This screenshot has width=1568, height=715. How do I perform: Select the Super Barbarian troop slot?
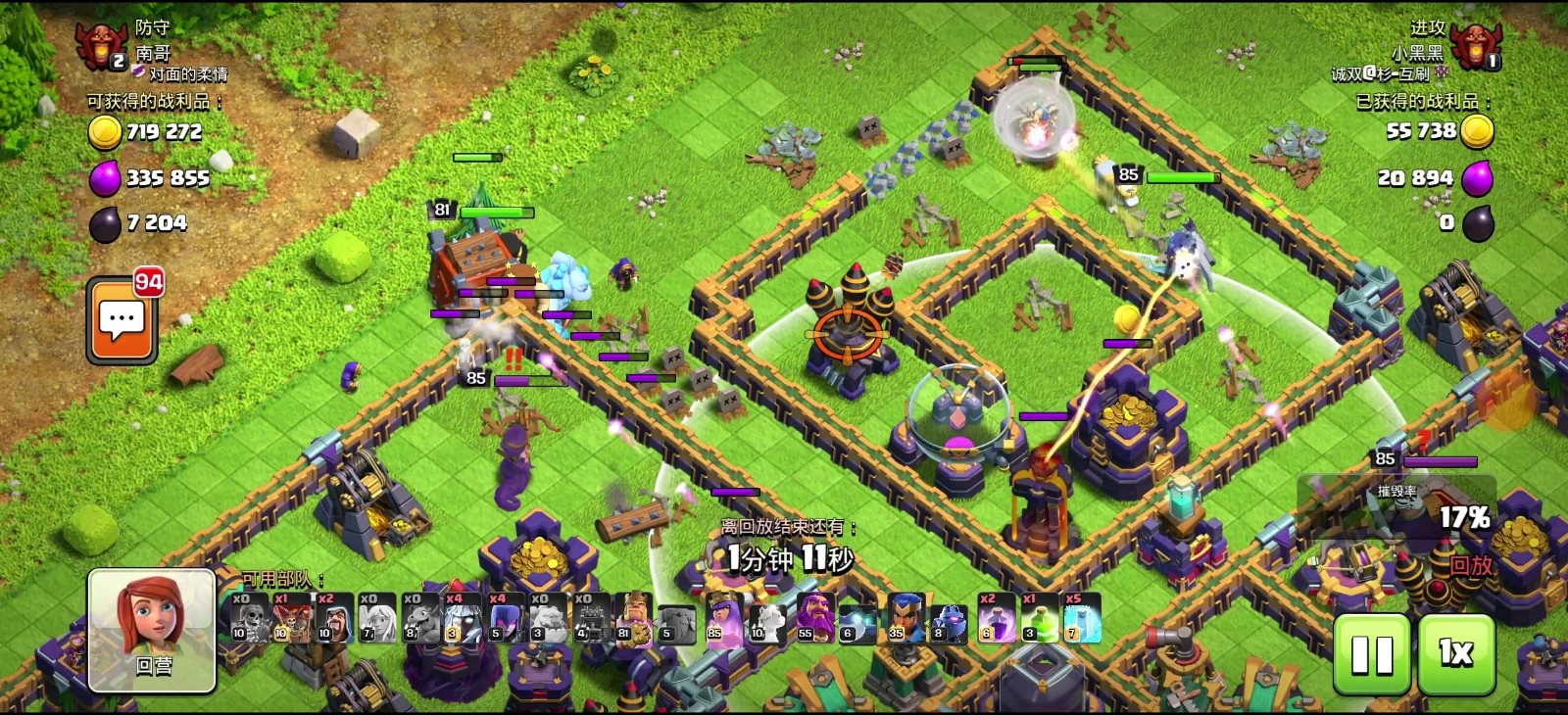coord(293,618)
